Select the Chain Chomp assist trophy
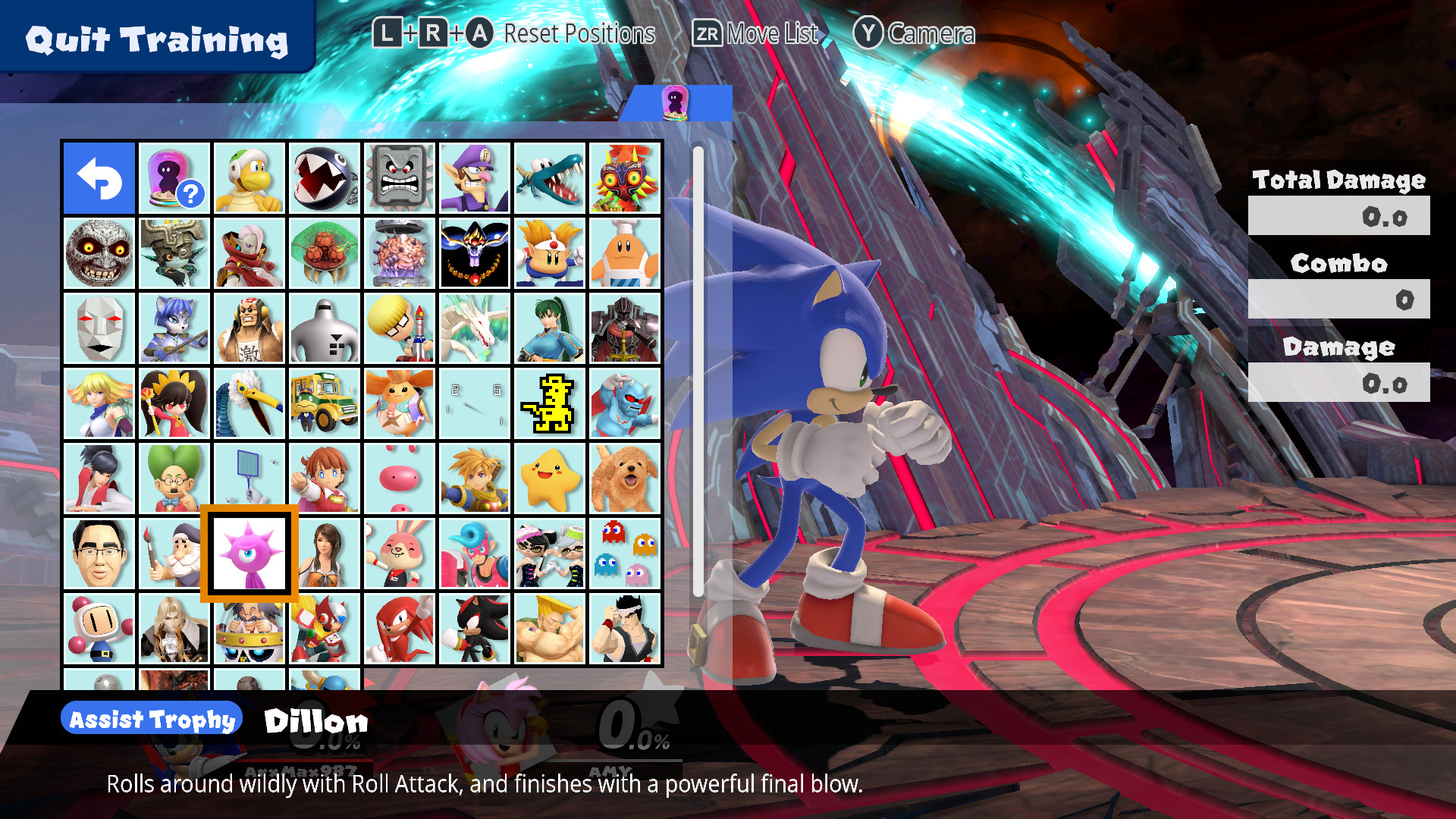The height and width of the screenshot is (819, 1456). [x=325, y=178]
